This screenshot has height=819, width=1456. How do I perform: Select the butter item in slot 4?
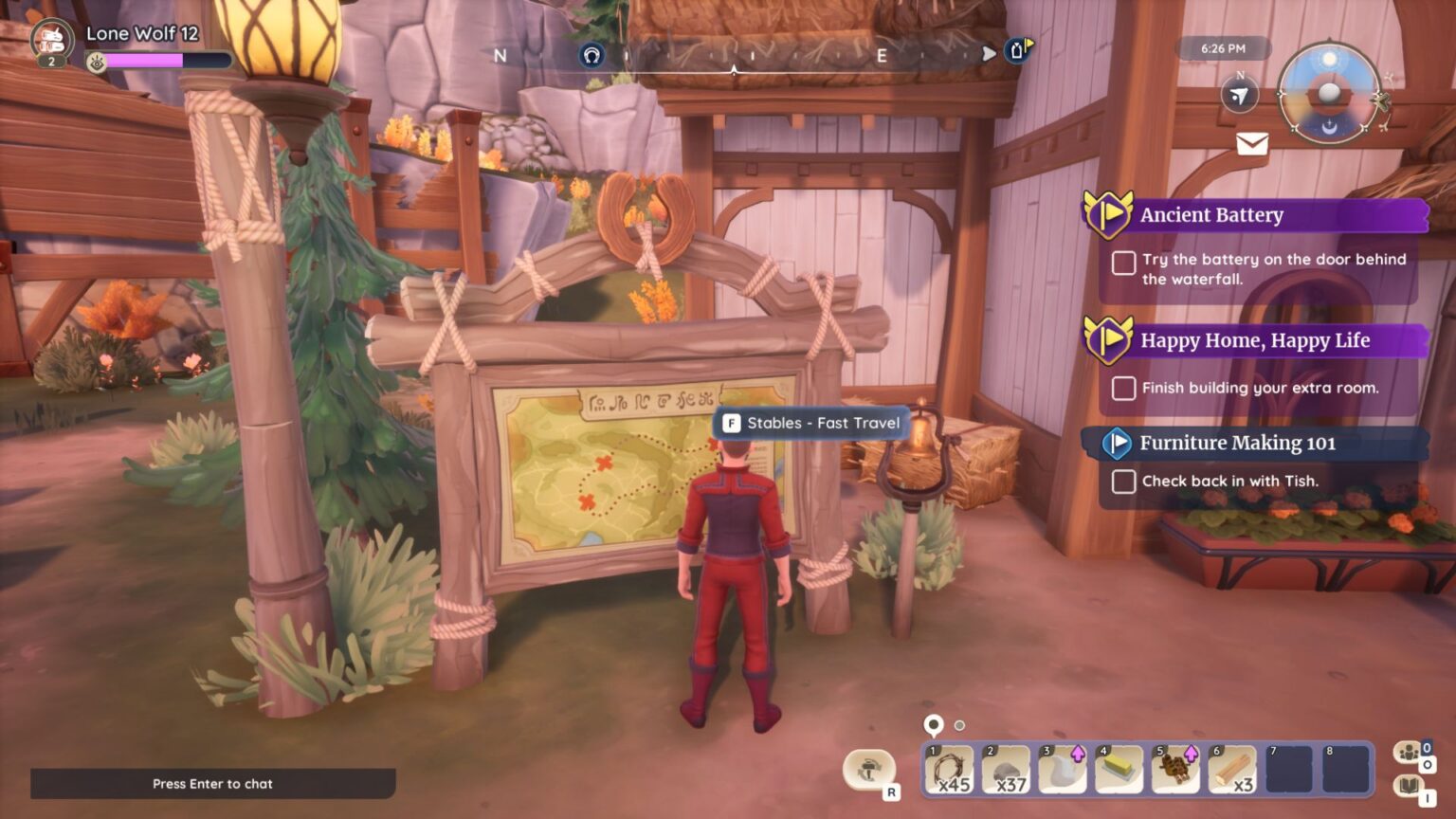point(1119,769)
